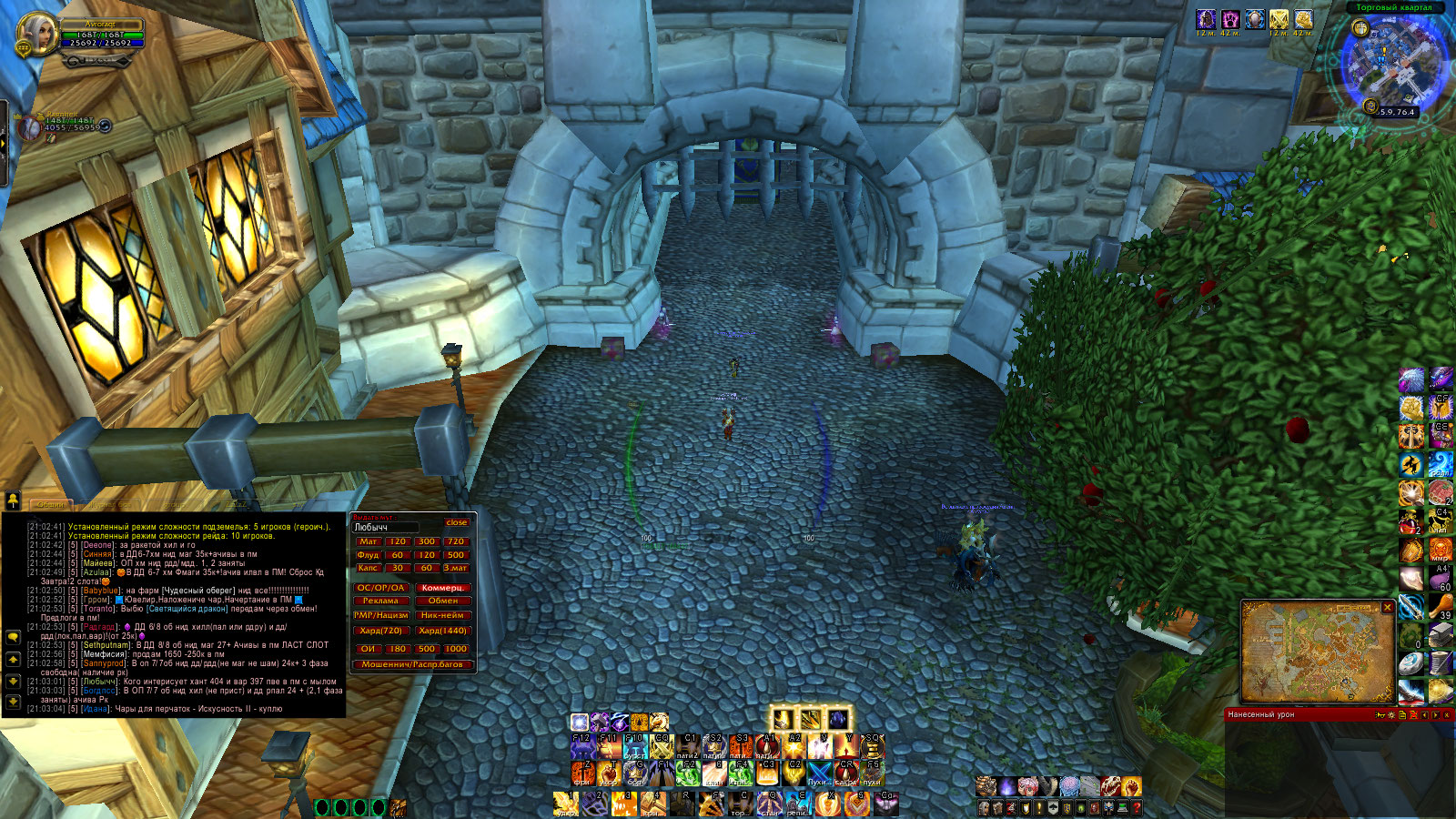Choose the "Коммерц." mute reason button

click(443, 588)
